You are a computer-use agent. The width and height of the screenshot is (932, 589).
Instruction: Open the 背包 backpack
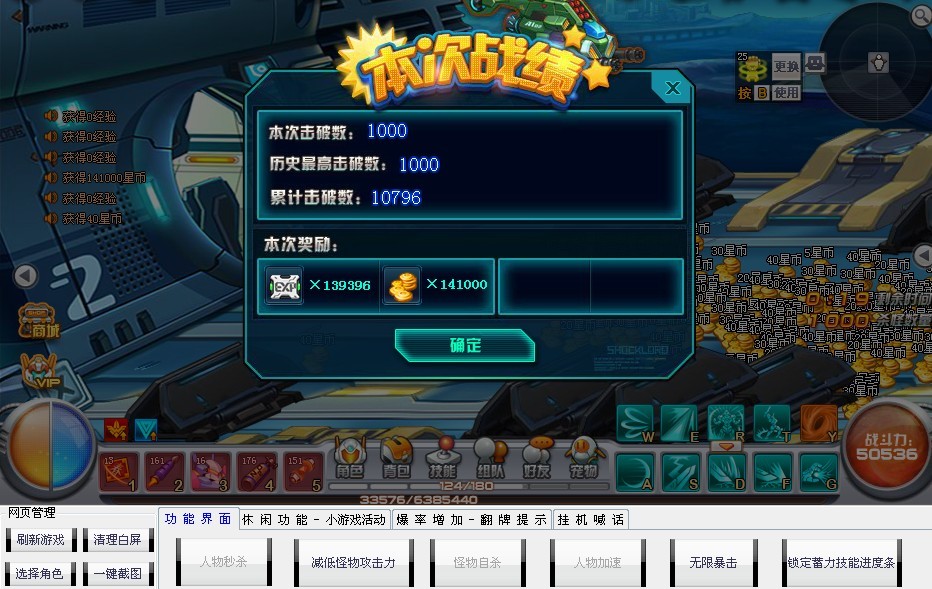(396, 458)
